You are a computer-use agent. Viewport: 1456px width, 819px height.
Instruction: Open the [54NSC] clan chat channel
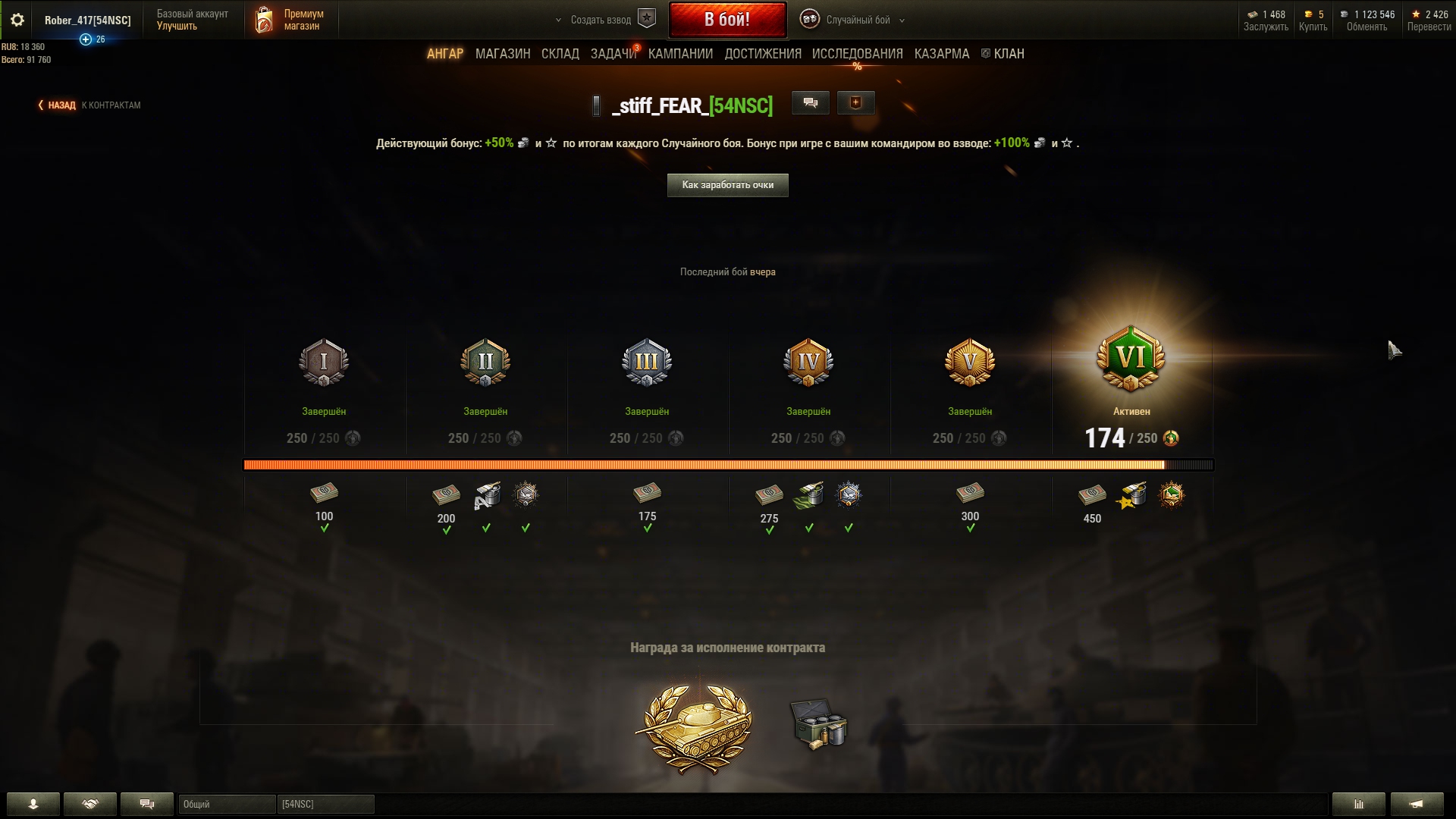[325, 804]
